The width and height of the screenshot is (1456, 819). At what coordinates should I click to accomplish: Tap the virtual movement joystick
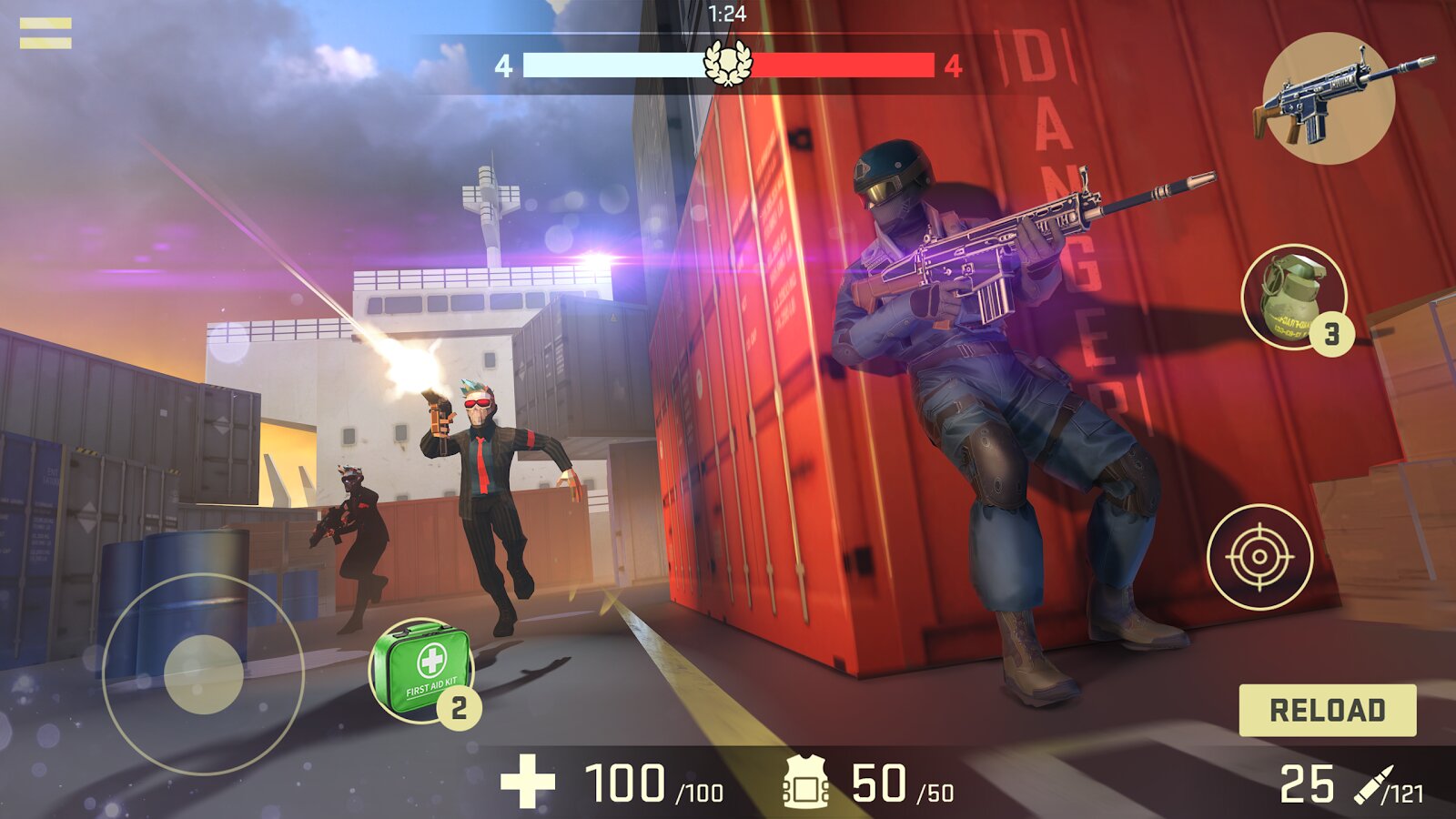[x=203, y=673]
